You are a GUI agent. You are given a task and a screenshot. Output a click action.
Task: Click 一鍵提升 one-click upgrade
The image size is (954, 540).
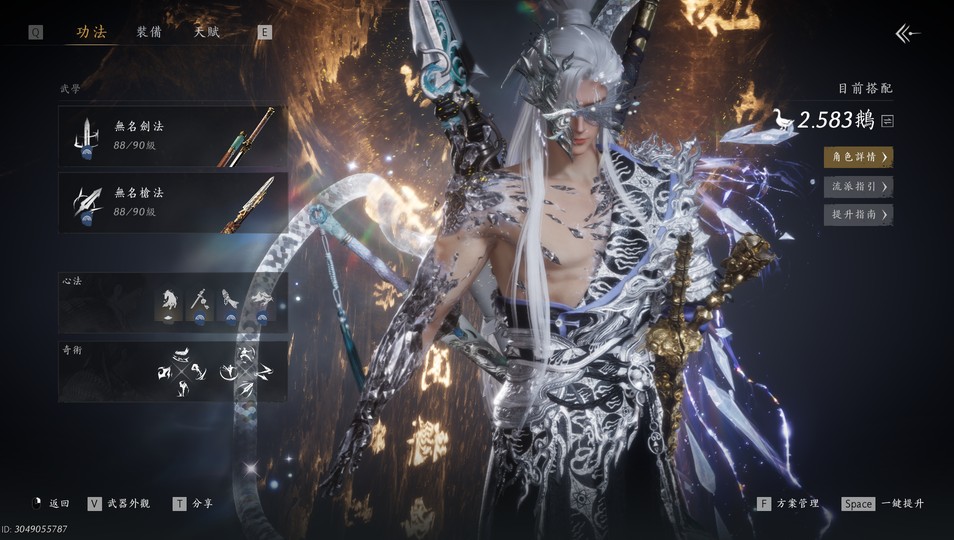tap(884, 504)
